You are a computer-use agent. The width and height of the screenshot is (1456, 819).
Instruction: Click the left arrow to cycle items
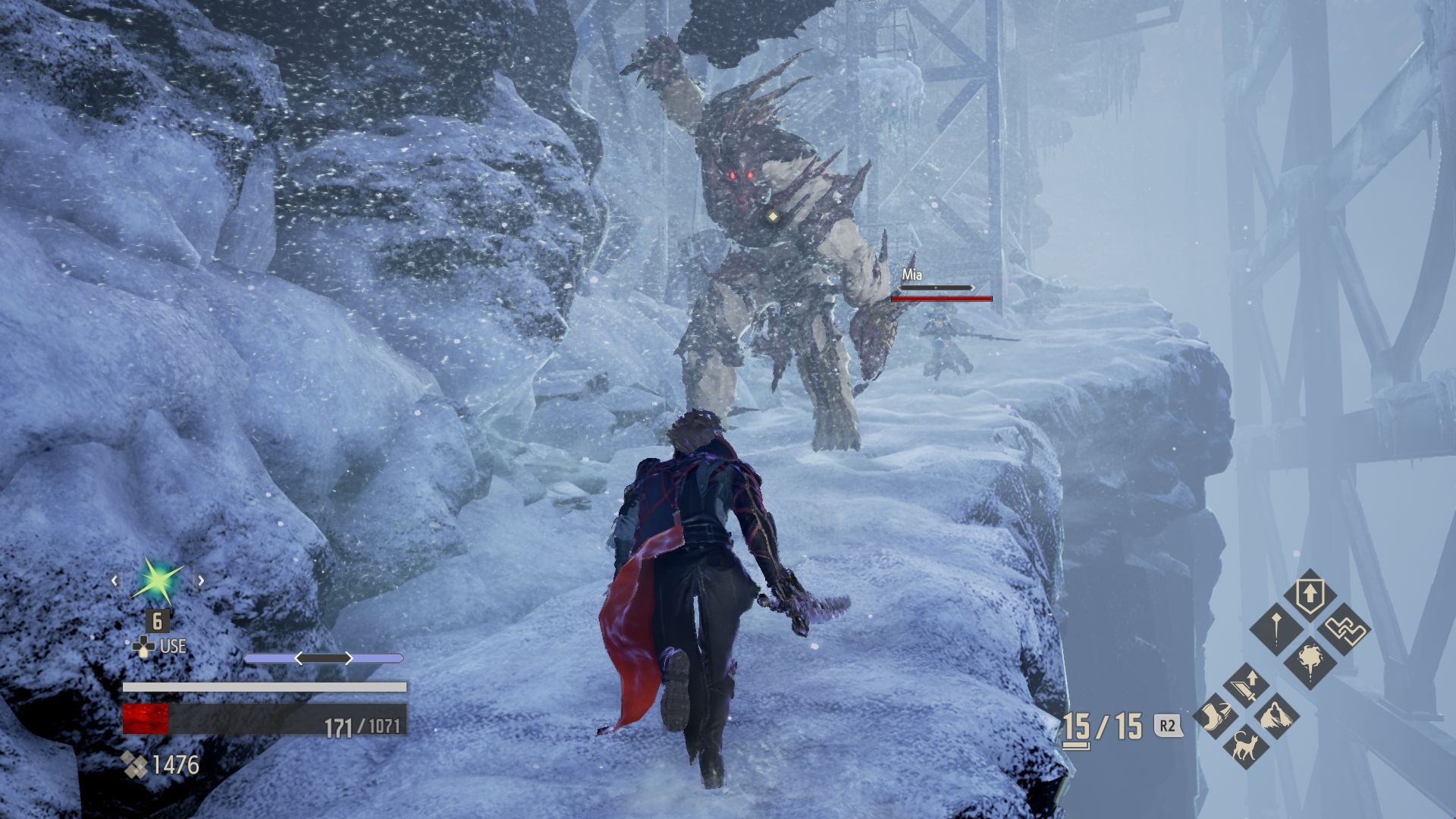click(114, 581)
